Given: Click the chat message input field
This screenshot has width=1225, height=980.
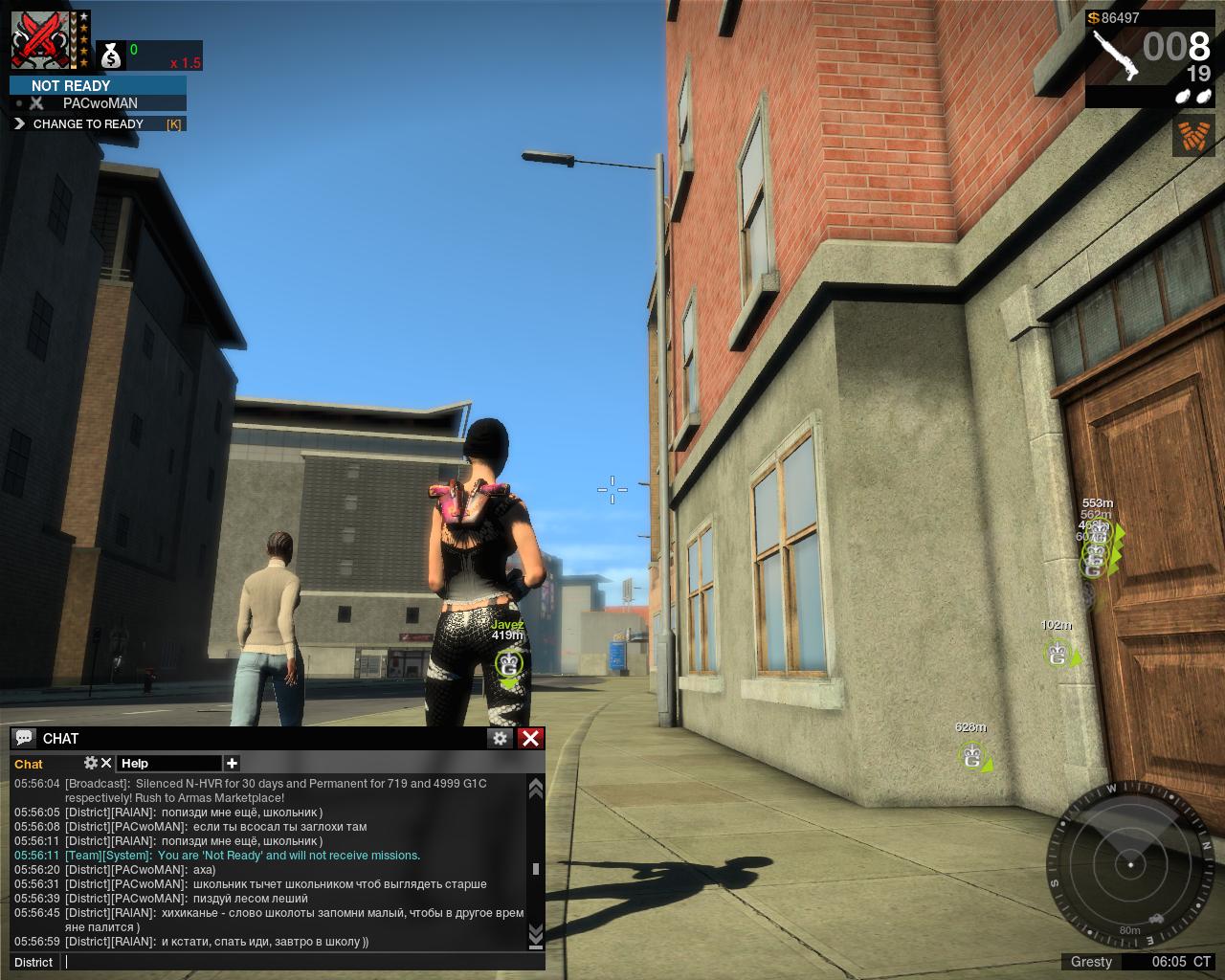Looking at the screenshot, I should pyautogui.click(x=297, y=962).
